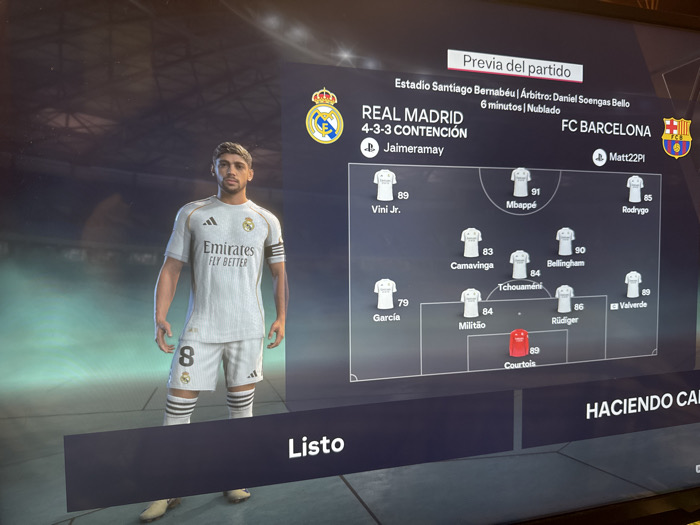Choose Rüdiger's shirt in defence

(564, 298)
